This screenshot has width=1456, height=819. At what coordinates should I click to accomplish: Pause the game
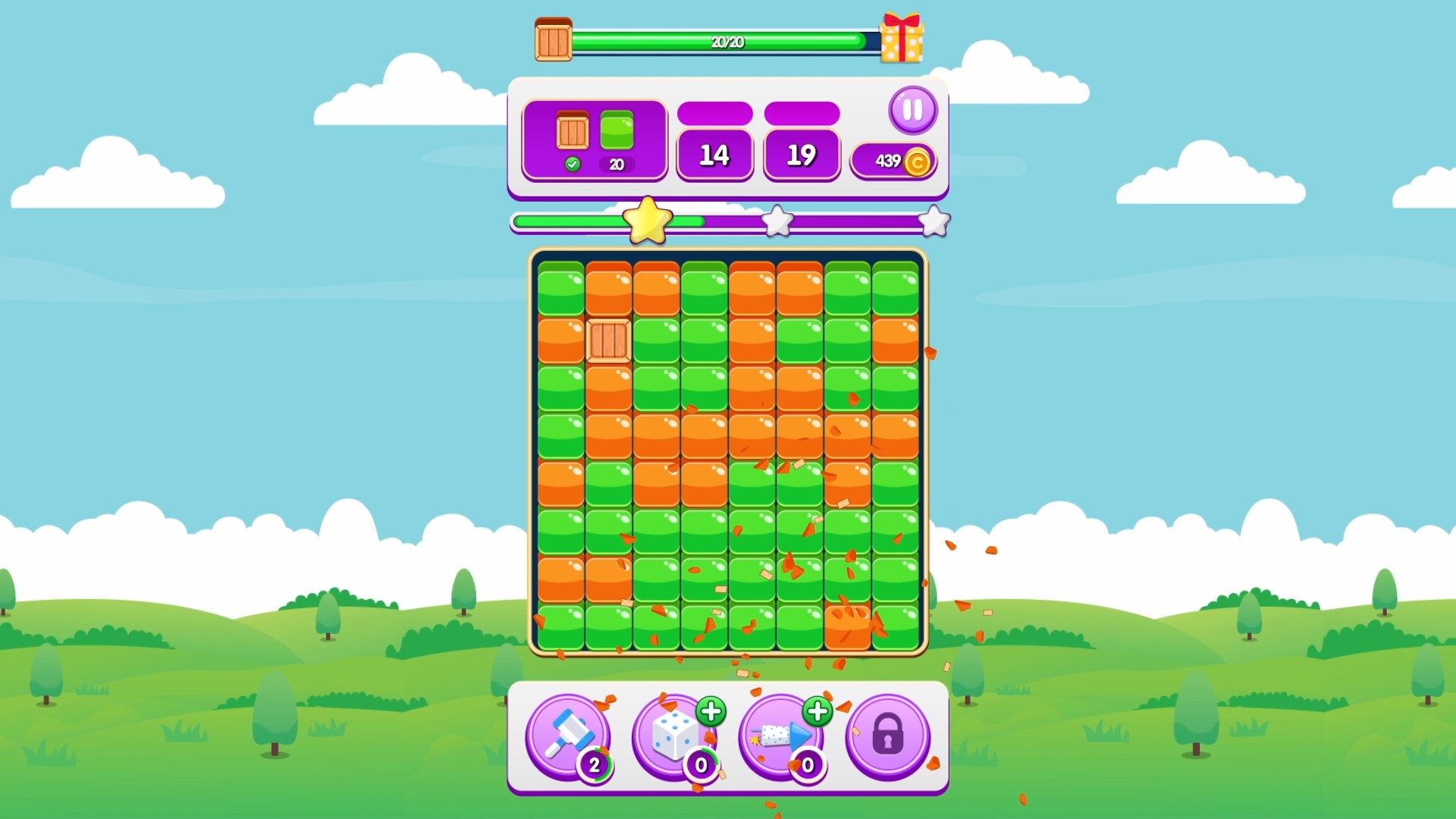(913, 110)
